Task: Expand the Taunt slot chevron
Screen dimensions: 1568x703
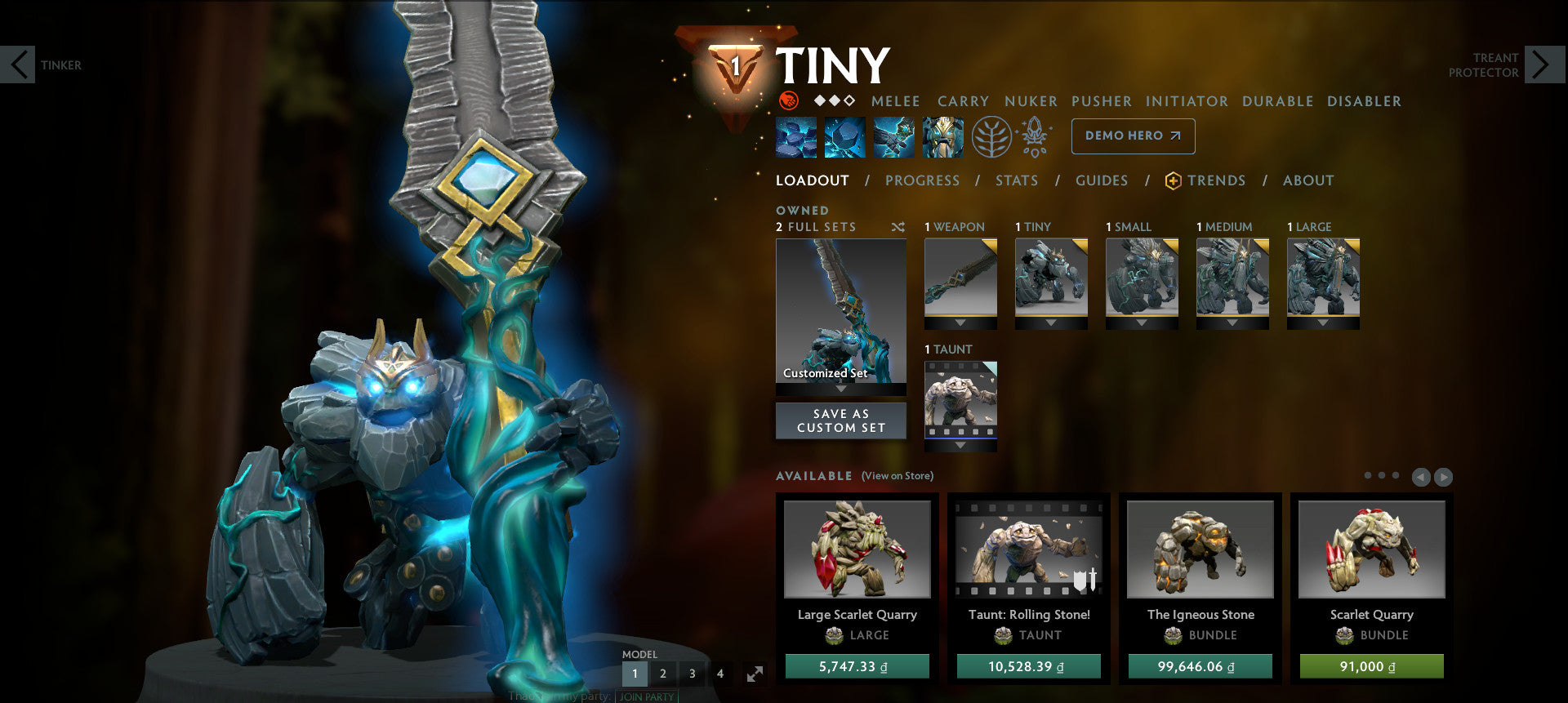Action: (x=960, y=446)
